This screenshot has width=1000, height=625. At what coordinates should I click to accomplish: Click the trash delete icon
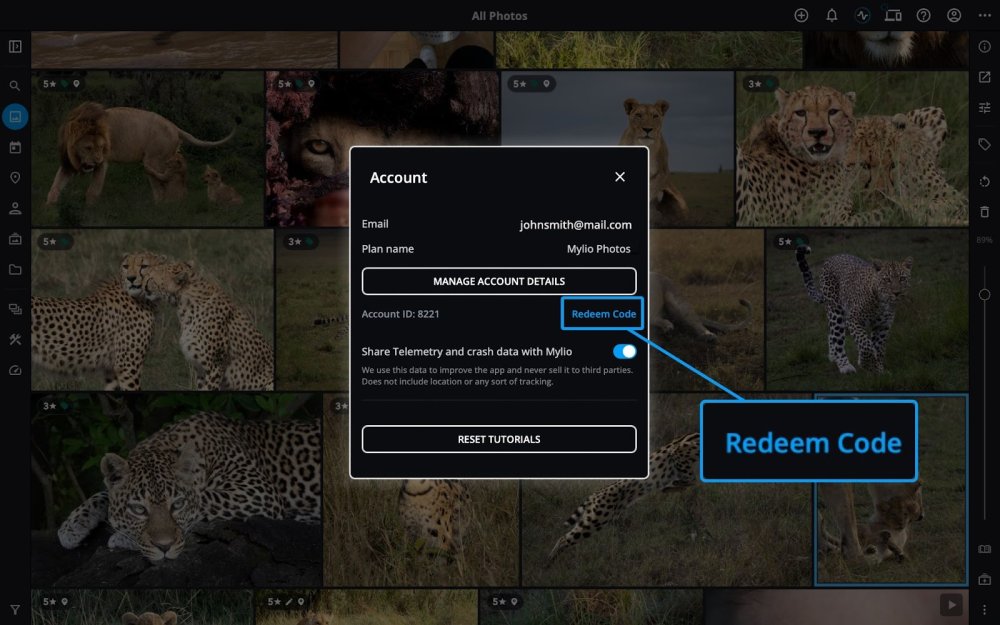point(985,212)
